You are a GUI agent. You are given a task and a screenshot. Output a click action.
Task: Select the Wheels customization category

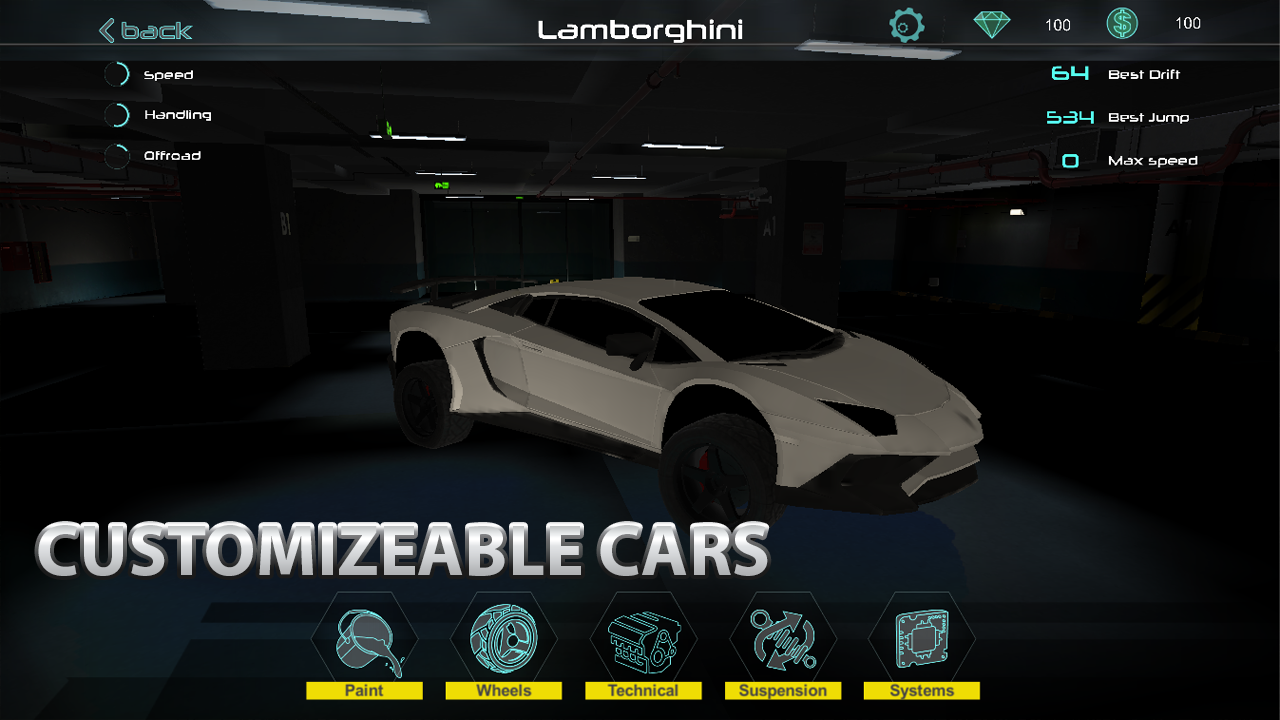[504, 643]
